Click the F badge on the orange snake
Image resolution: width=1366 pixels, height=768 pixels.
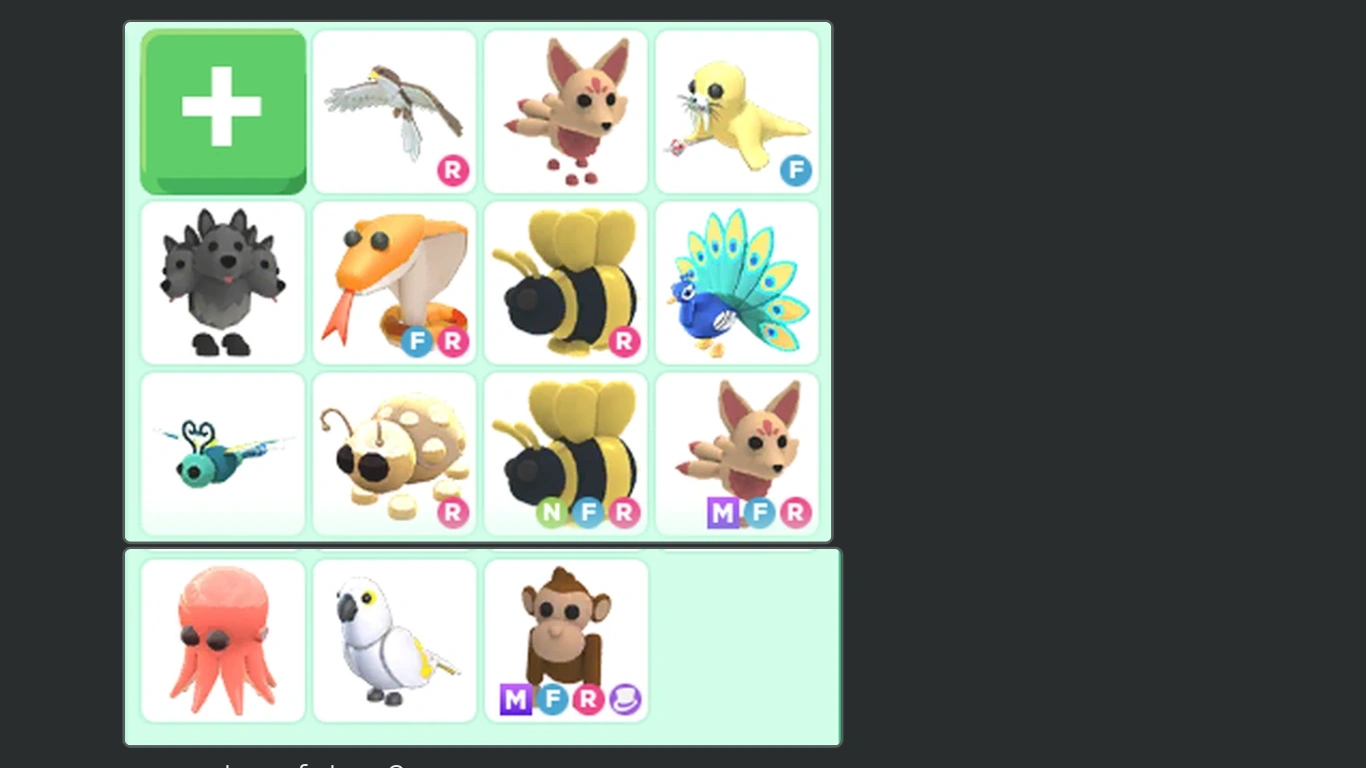tap(418, 342)
